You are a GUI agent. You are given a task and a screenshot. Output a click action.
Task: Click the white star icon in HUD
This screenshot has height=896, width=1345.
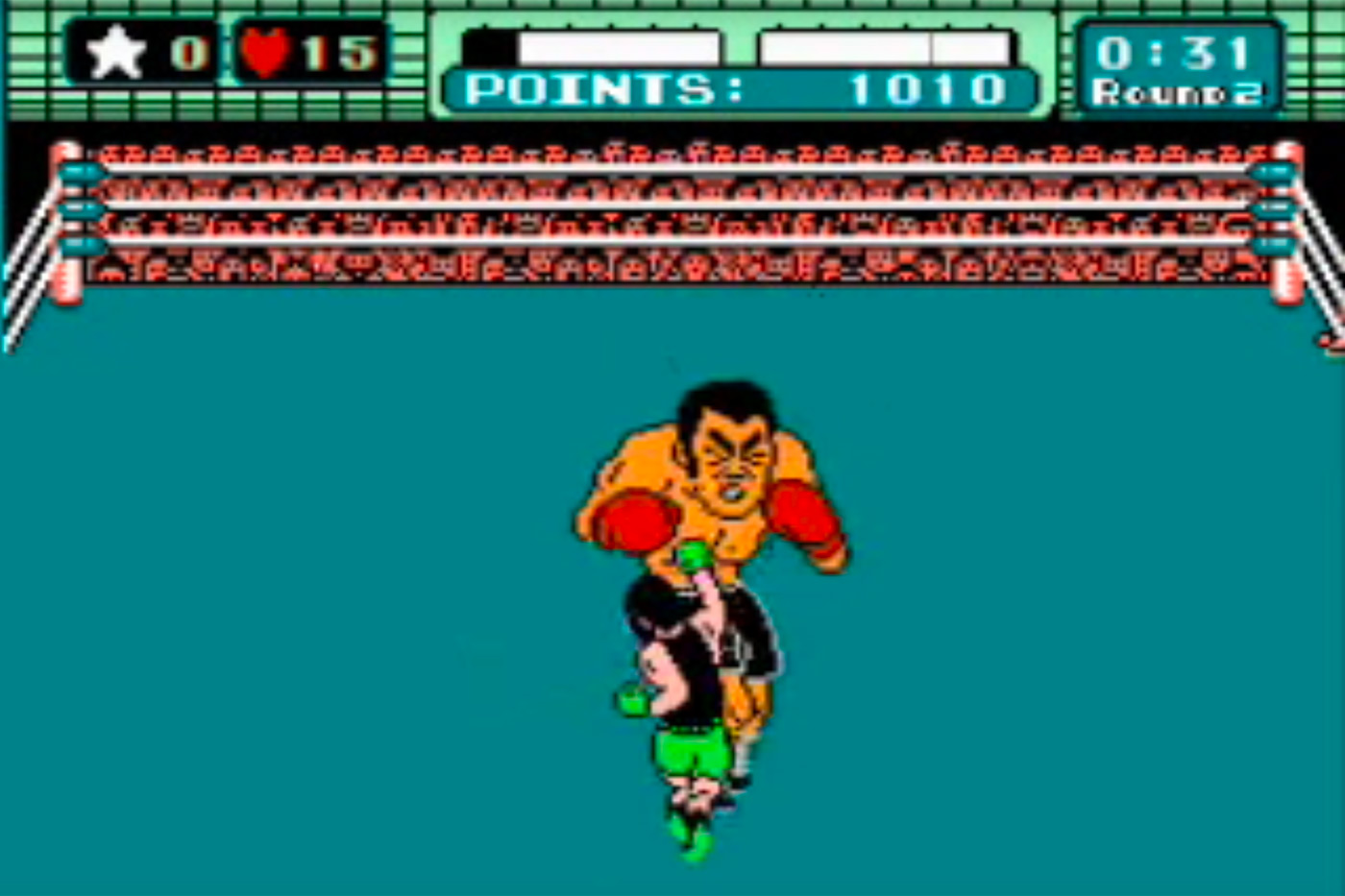point(115,52)
